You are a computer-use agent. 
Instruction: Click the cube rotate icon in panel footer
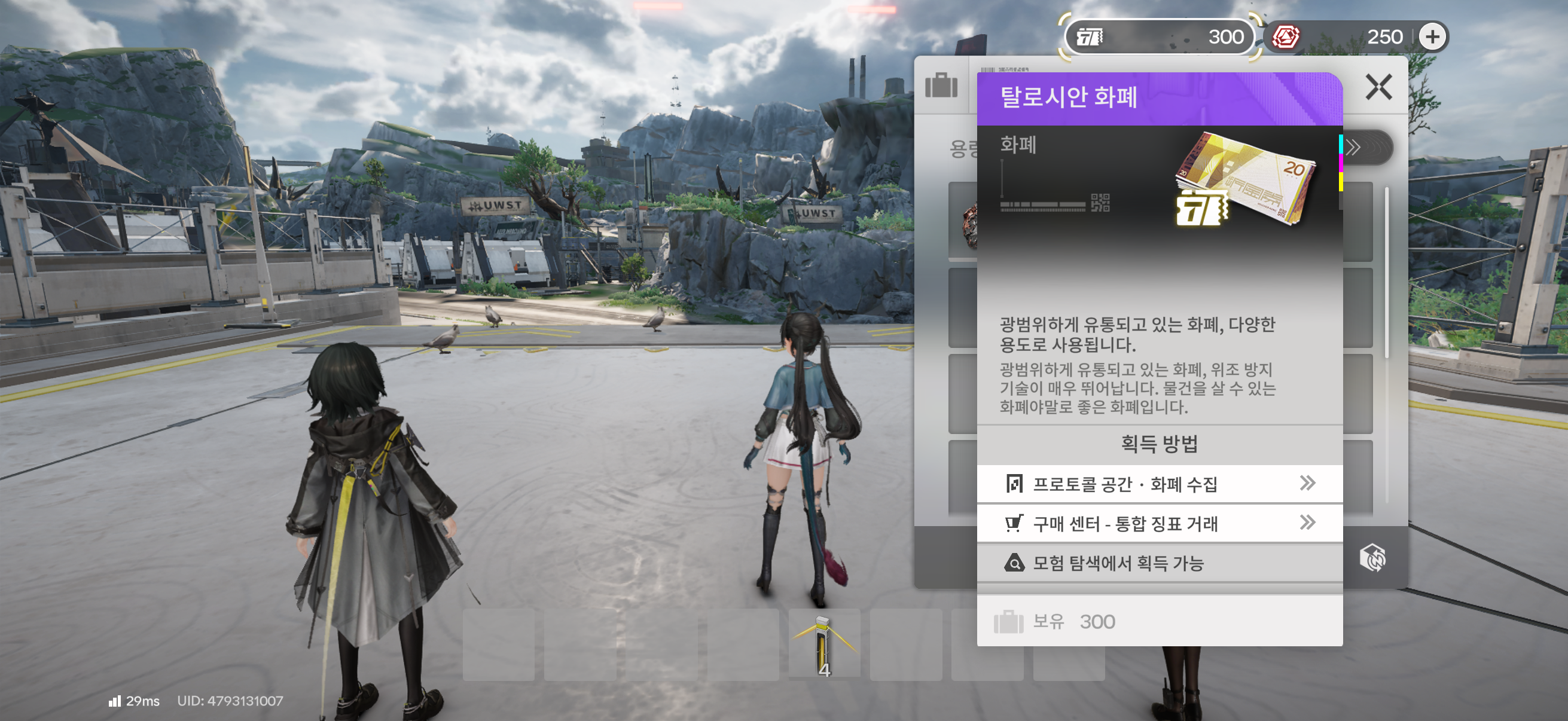pyautogui.click(x=1372, y=557)
